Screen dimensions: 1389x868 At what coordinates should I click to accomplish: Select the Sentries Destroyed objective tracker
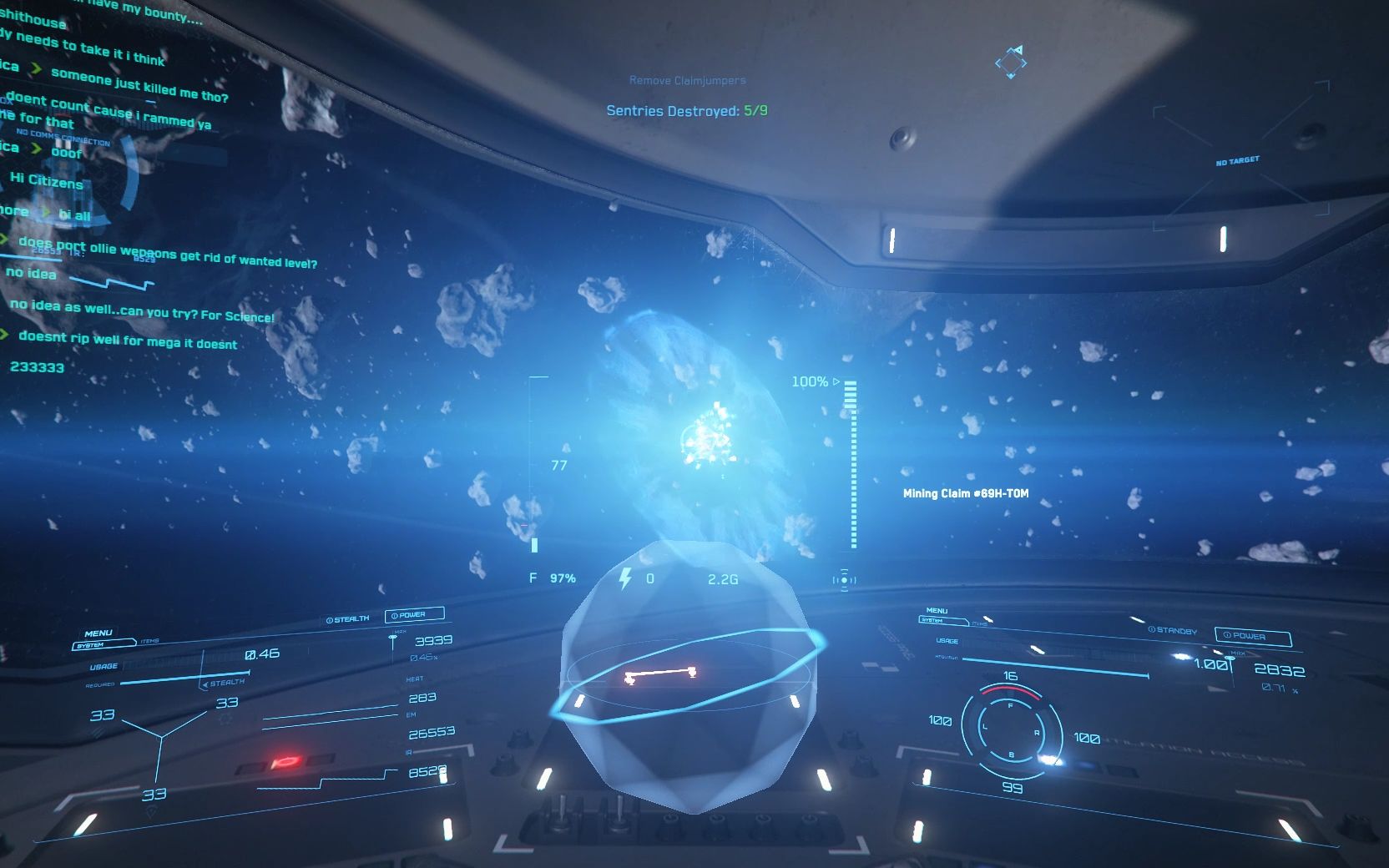point(686,110)
